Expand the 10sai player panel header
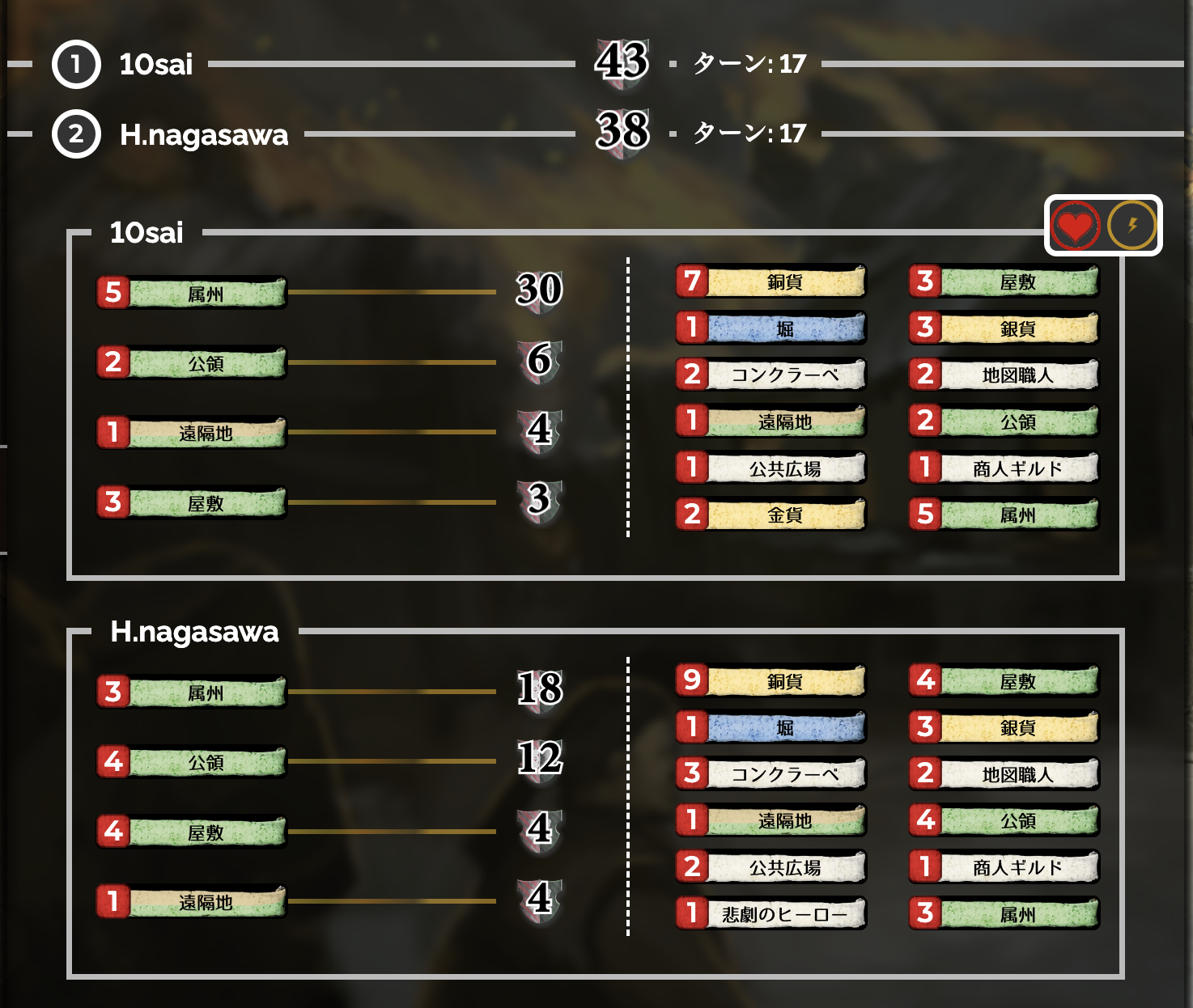This screenshot has height=1008, width=1193. 146,232
